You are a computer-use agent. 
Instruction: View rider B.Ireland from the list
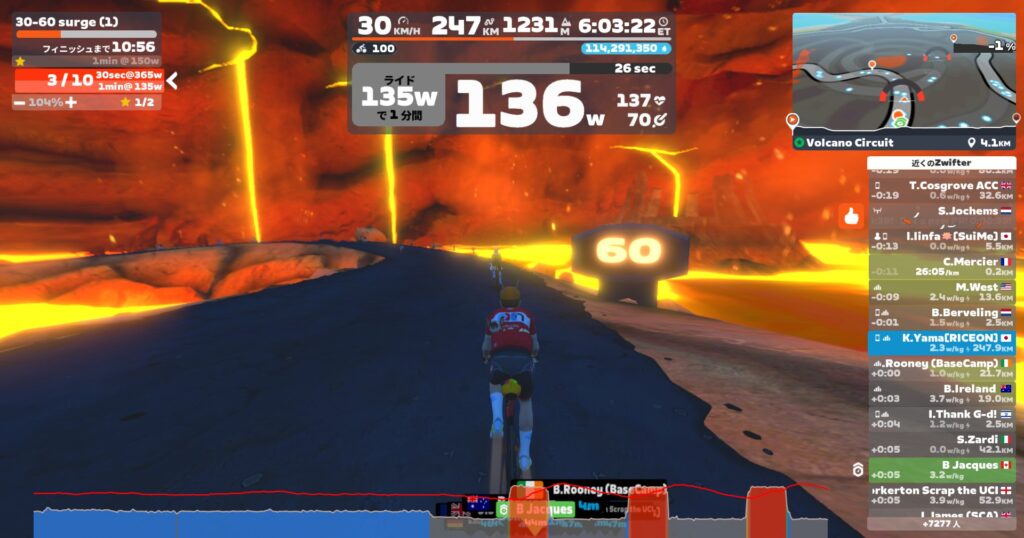pyautogui.click(x=942, y=393)
